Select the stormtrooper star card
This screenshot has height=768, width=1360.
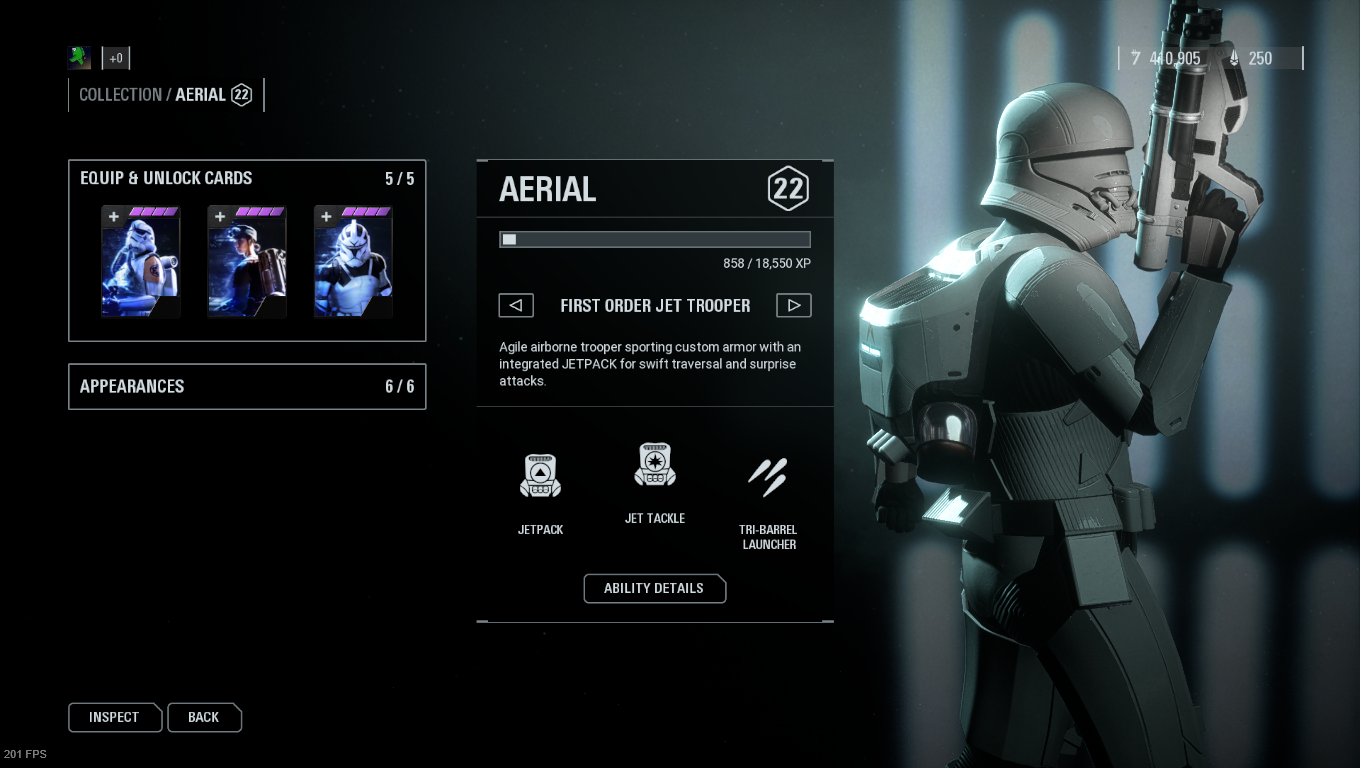tap(141, 262)
